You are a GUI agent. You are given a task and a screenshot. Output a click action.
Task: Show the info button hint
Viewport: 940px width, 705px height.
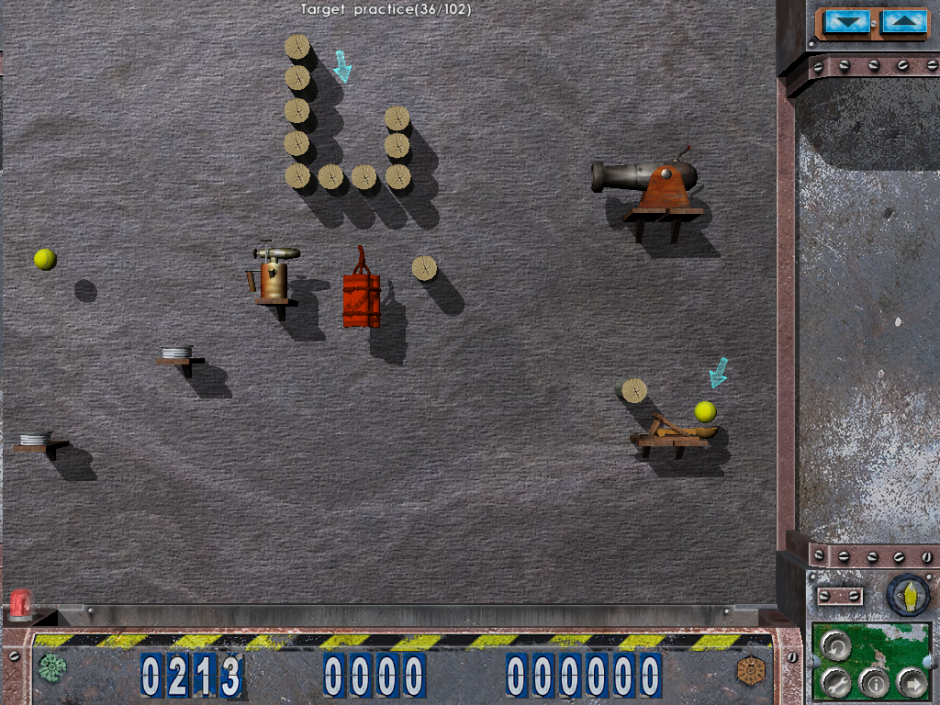[x=876, y=684]
